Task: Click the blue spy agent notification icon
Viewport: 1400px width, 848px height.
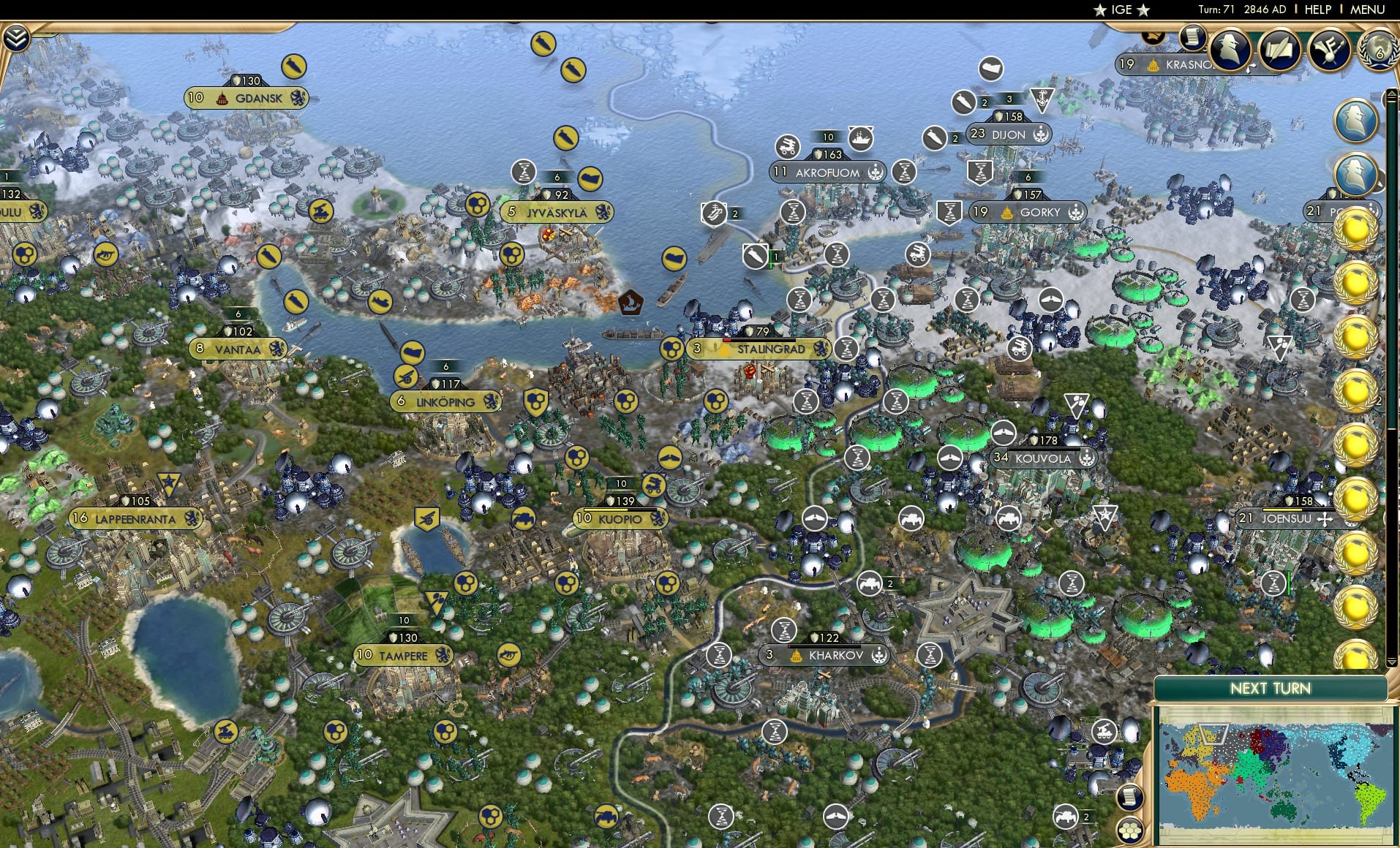Action: tap(1355, 119)
